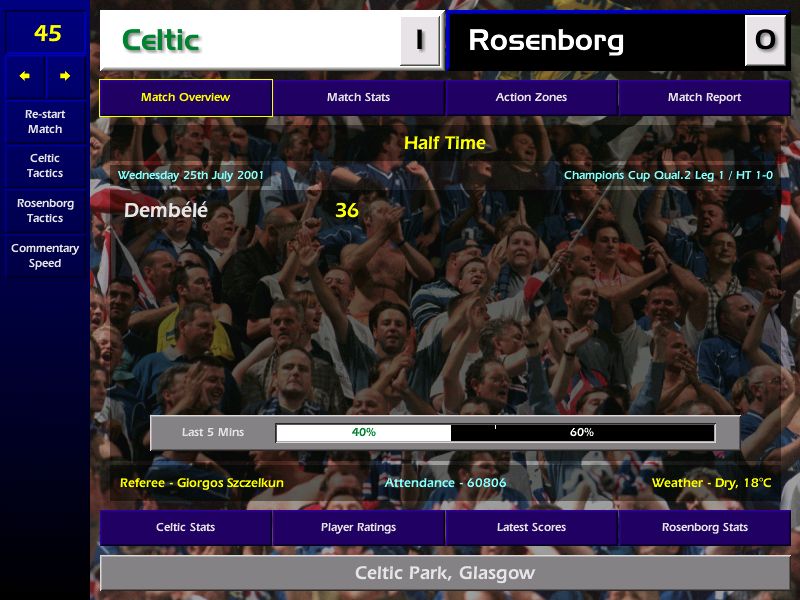Screen dimensions: 800x600
Task: Select the Celtic team name header
Action: 250,41
